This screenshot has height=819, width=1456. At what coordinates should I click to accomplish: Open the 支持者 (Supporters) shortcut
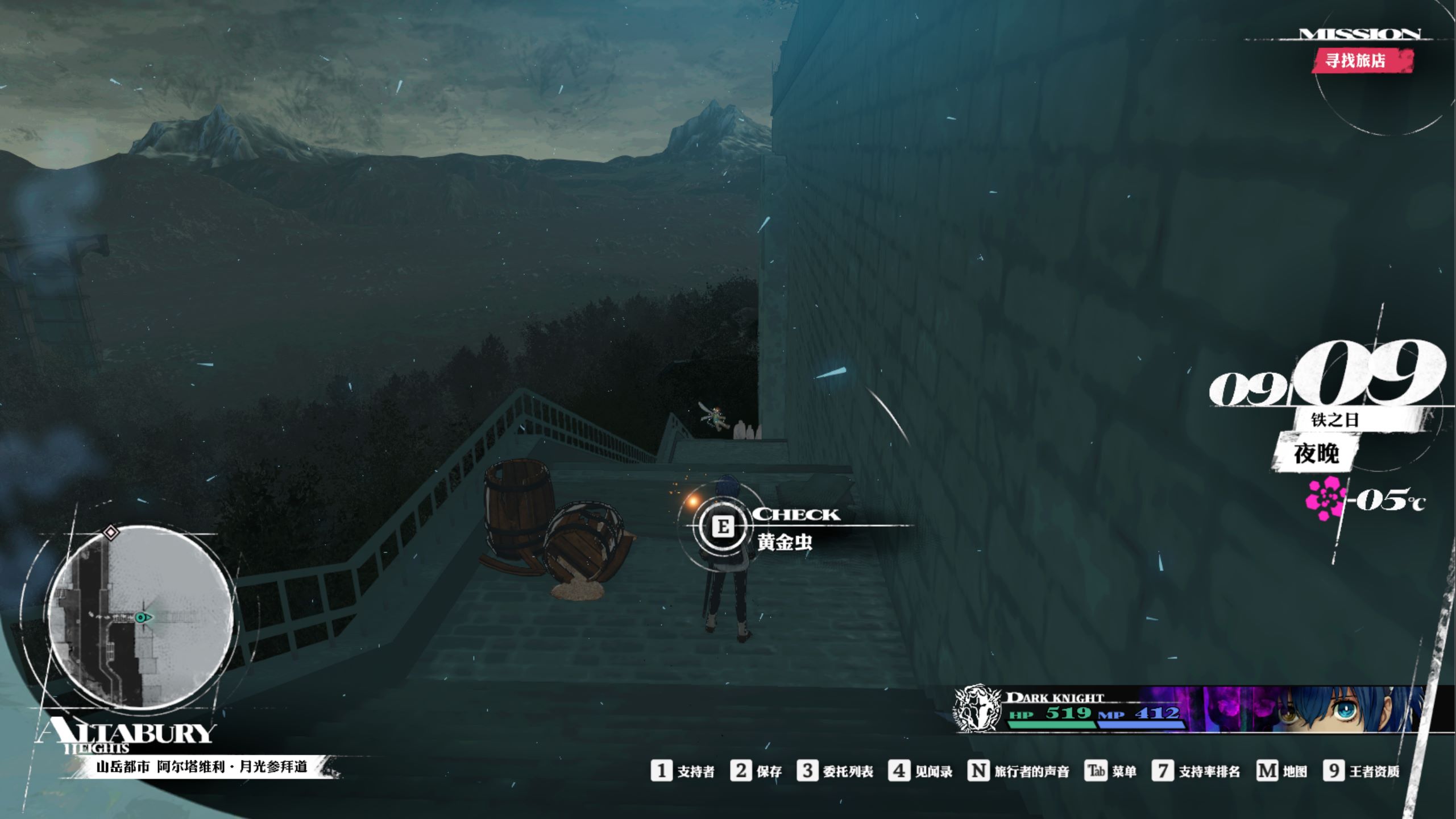[x=682, y=771]
